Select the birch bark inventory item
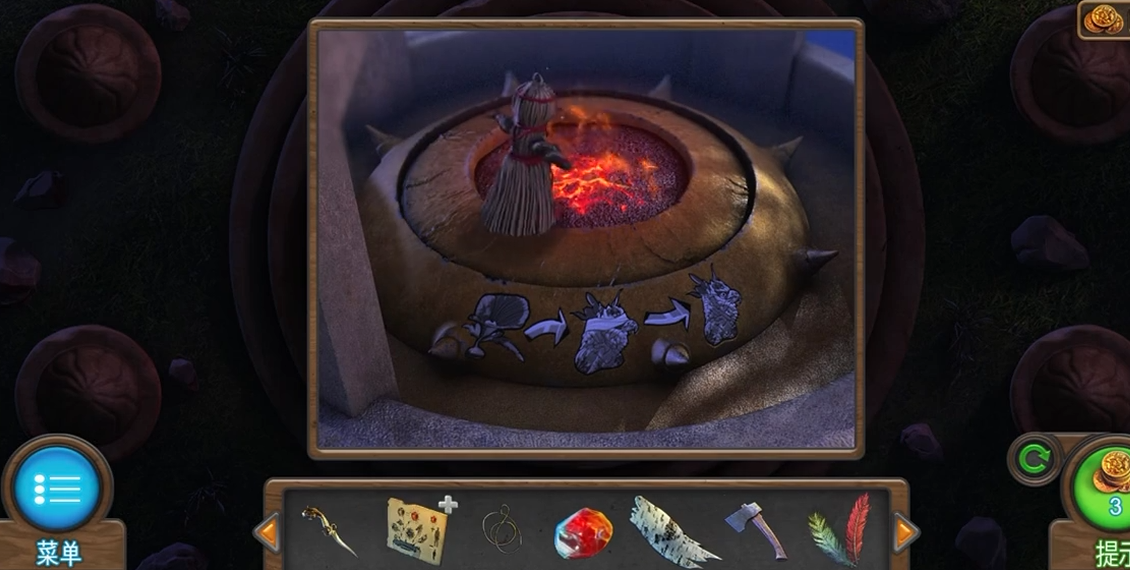Viewport: 1130px width, 570px height. pos(671,531)
